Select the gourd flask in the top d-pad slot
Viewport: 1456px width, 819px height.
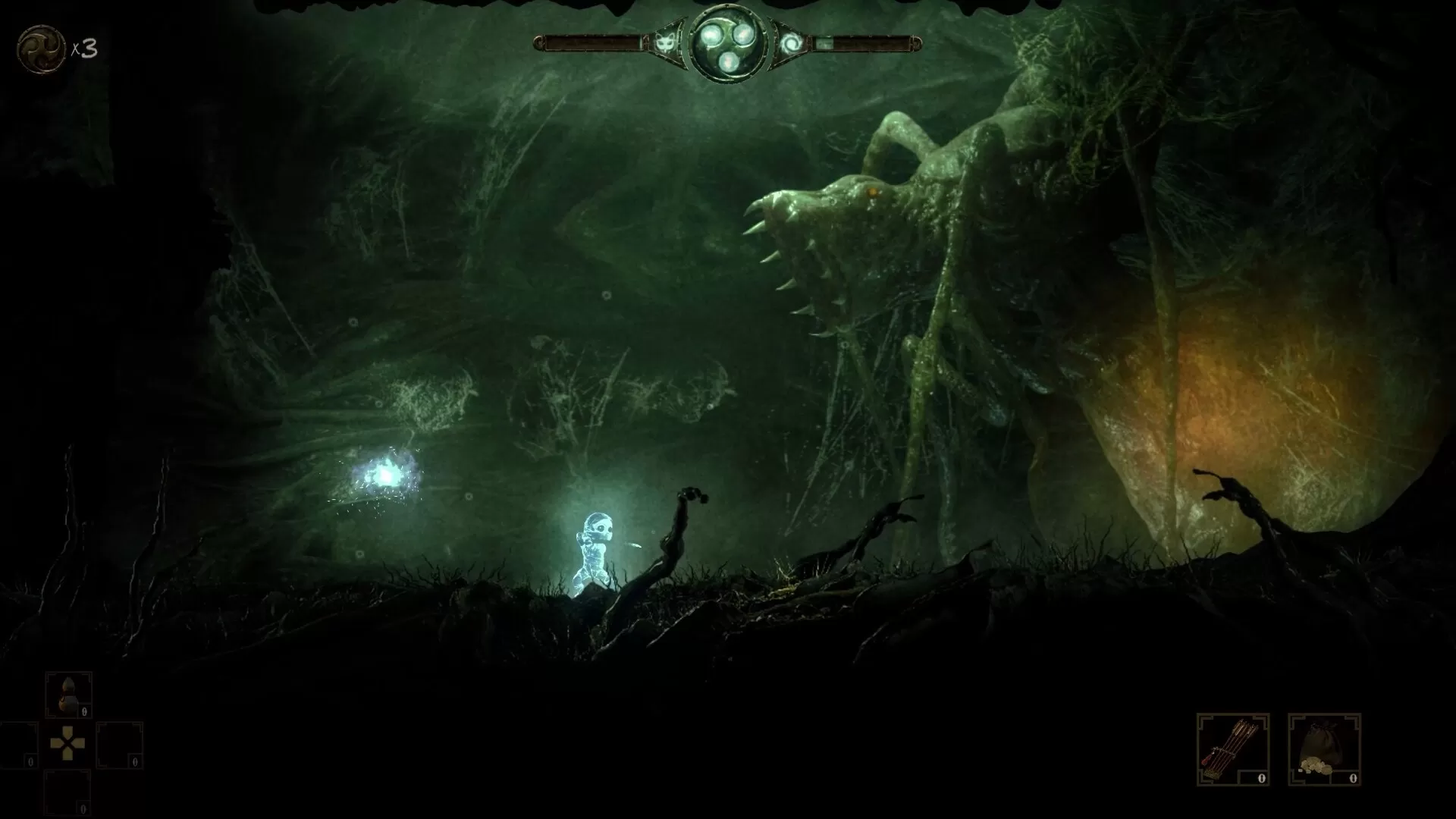[x=69, y=694]
